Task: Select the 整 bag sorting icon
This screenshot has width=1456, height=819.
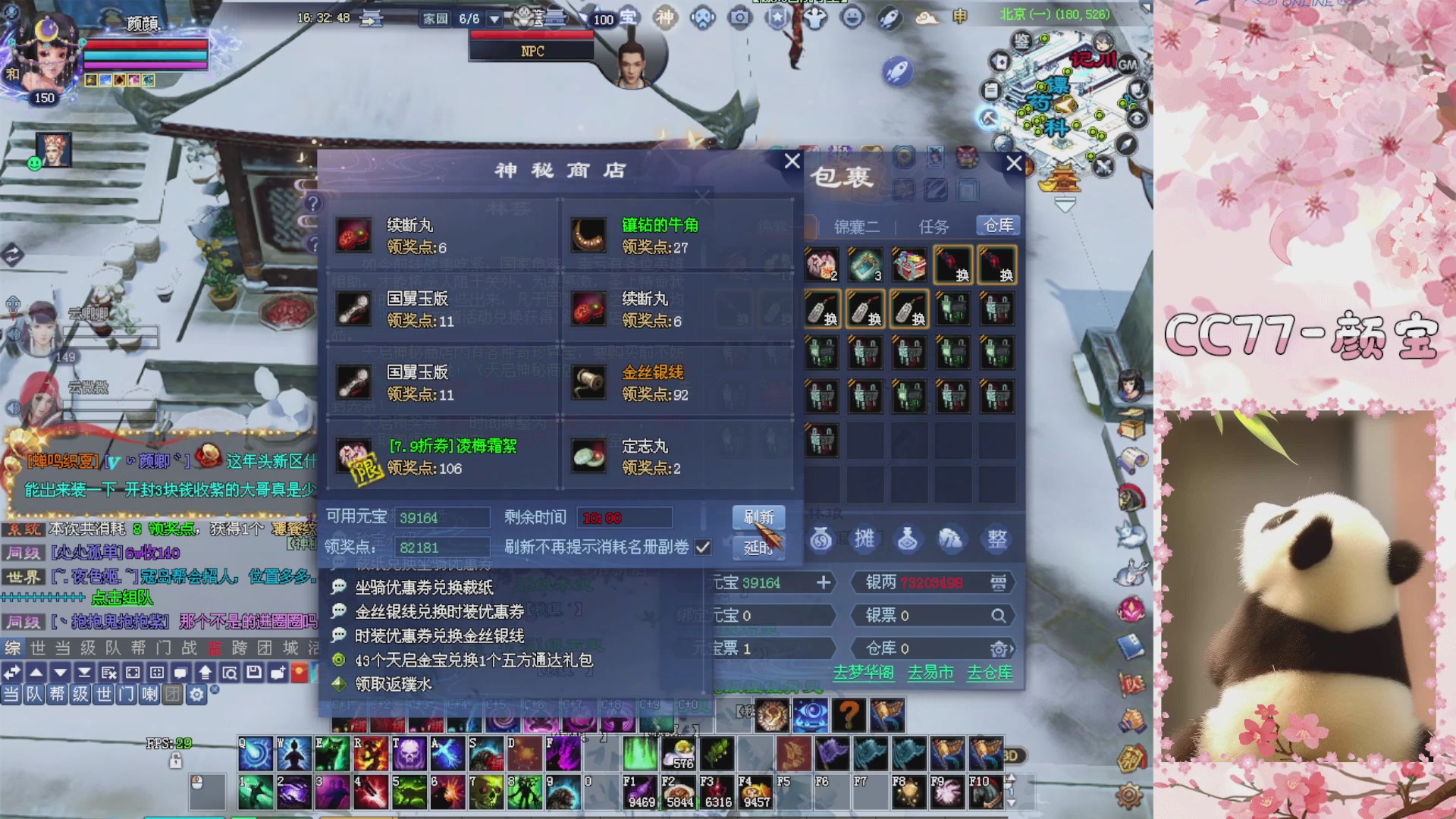Action: tap(996, 540)
